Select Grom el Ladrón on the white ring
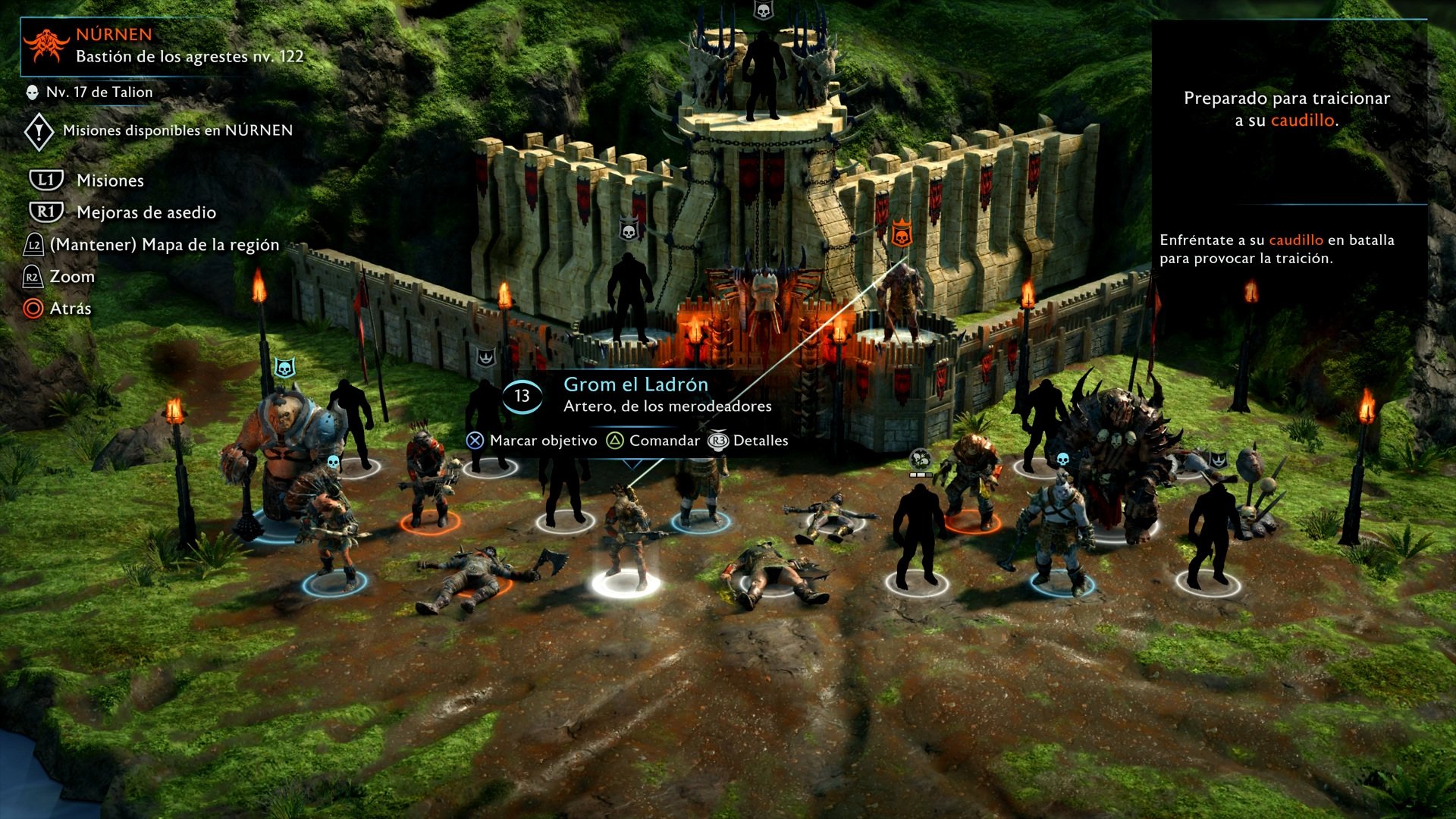The image size is (1456, 819). (x=628, y=538)
